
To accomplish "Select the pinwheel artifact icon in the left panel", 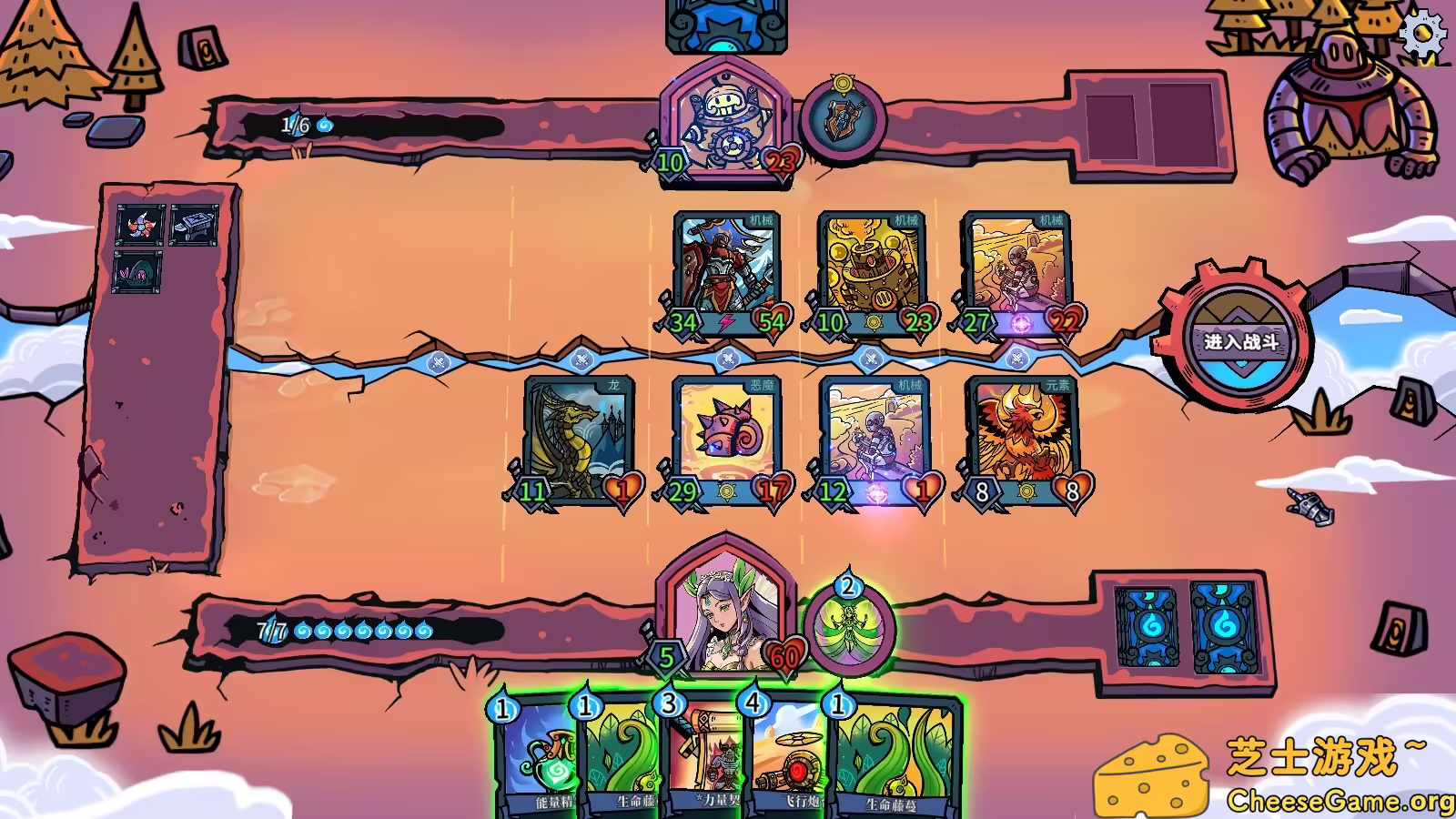I will click(x=141, y=225).
